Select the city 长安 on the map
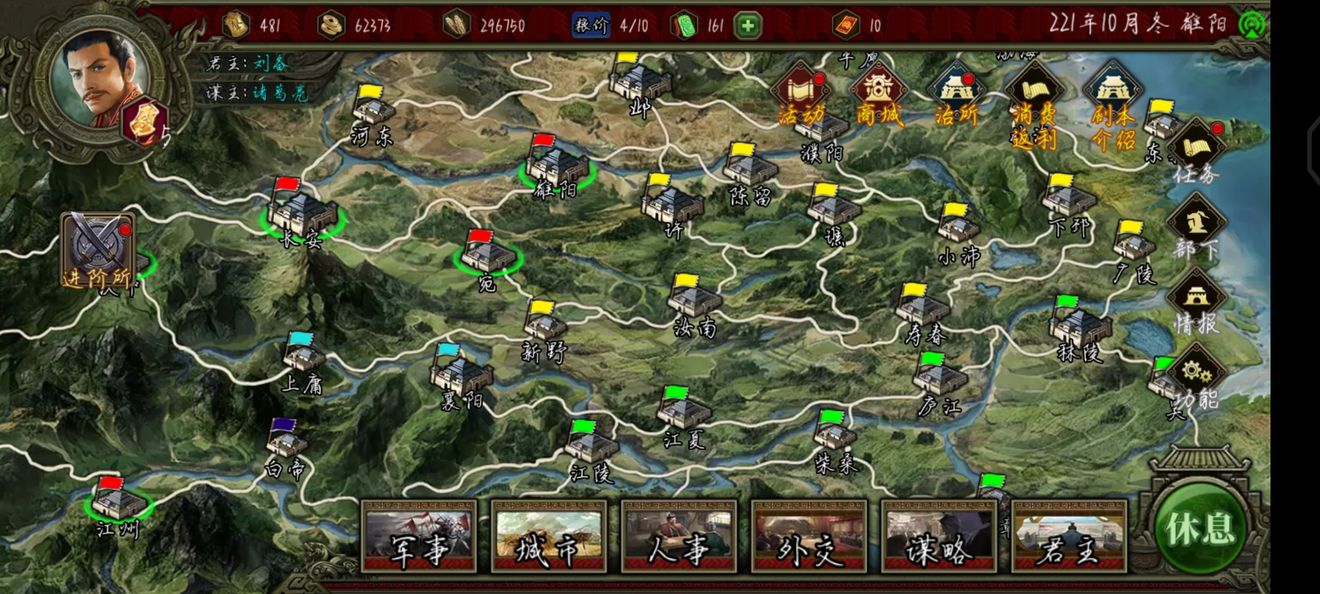Screen dimensions: 1320x594 [x=303, y=214]
